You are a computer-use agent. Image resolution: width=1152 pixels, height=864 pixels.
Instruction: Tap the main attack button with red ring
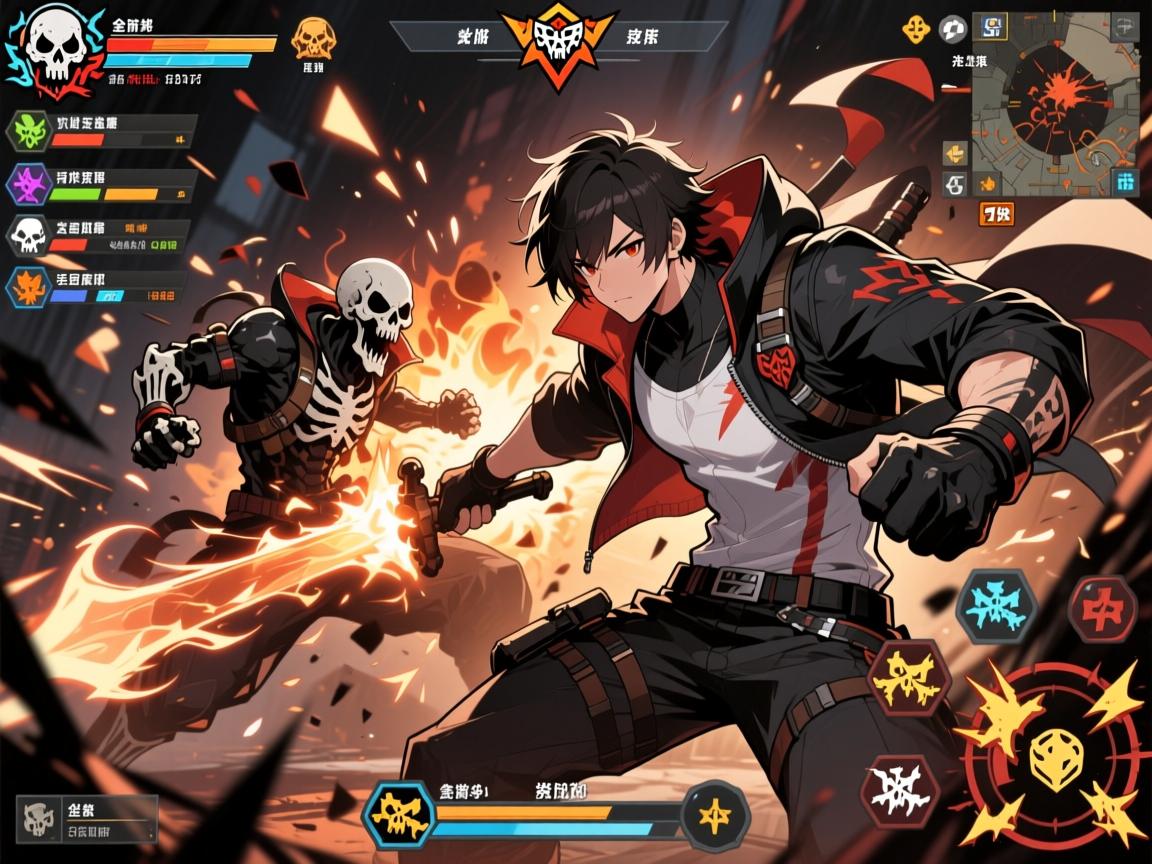1049,749
